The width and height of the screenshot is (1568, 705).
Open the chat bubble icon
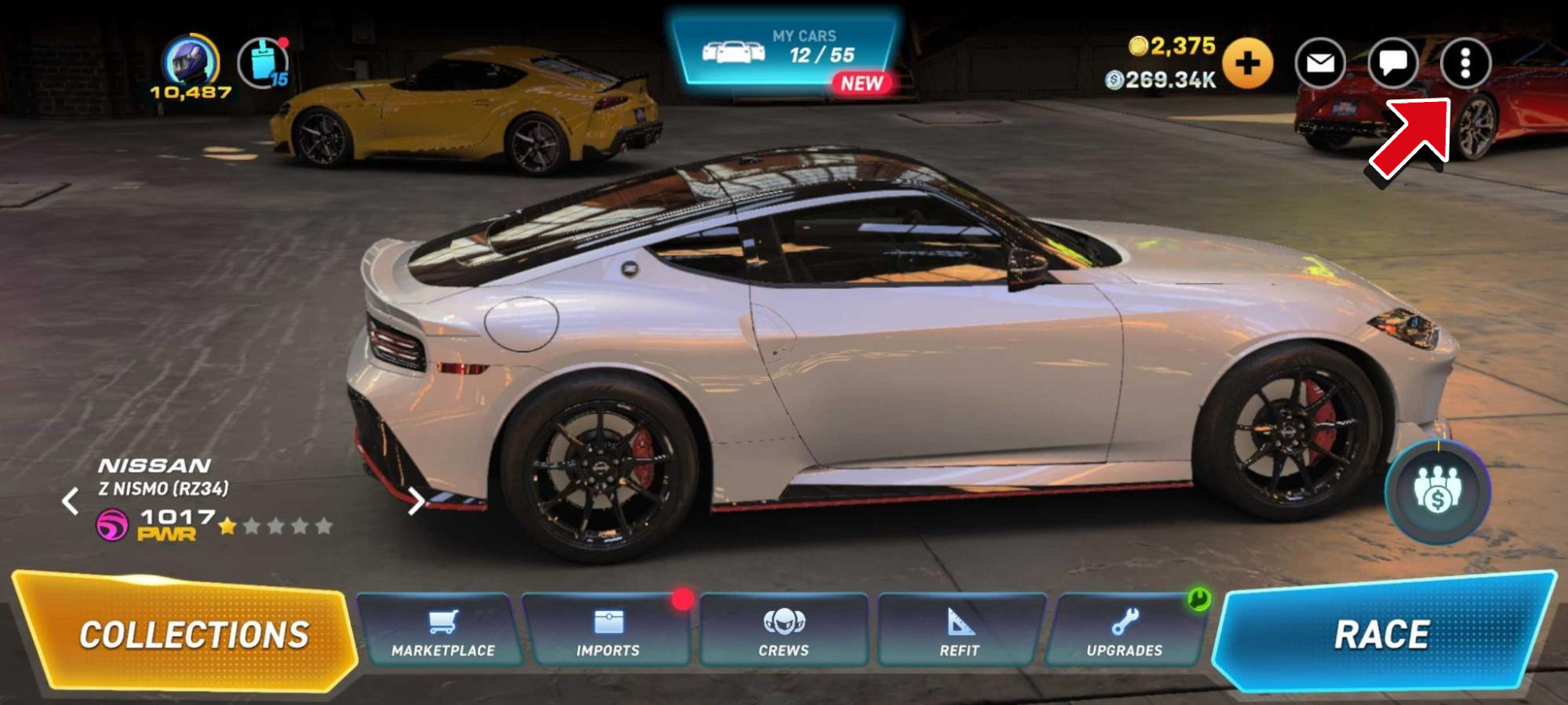[1392, 63]
